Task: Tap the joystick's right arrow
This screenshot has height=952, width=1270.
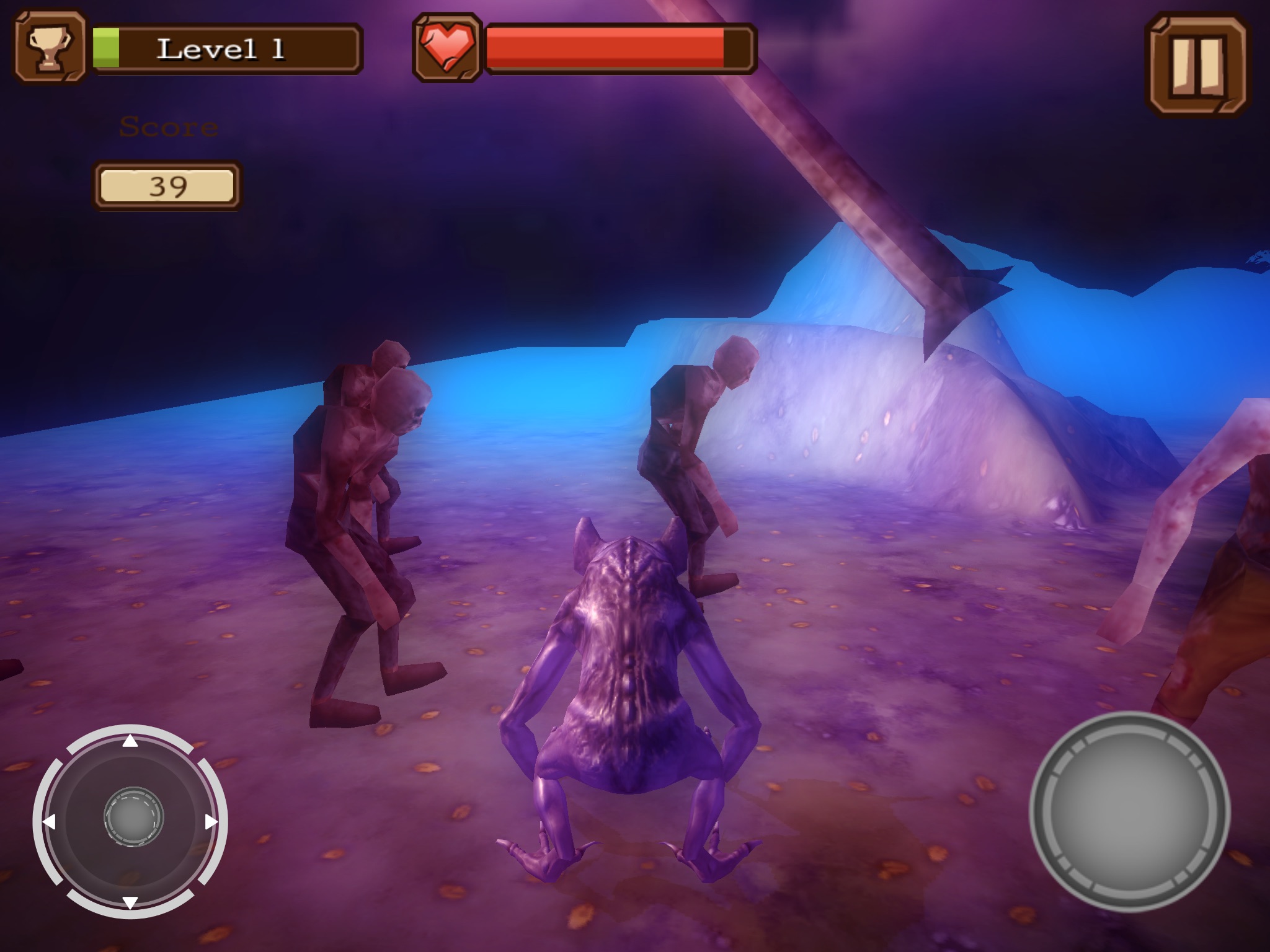Action: (211, 822)
